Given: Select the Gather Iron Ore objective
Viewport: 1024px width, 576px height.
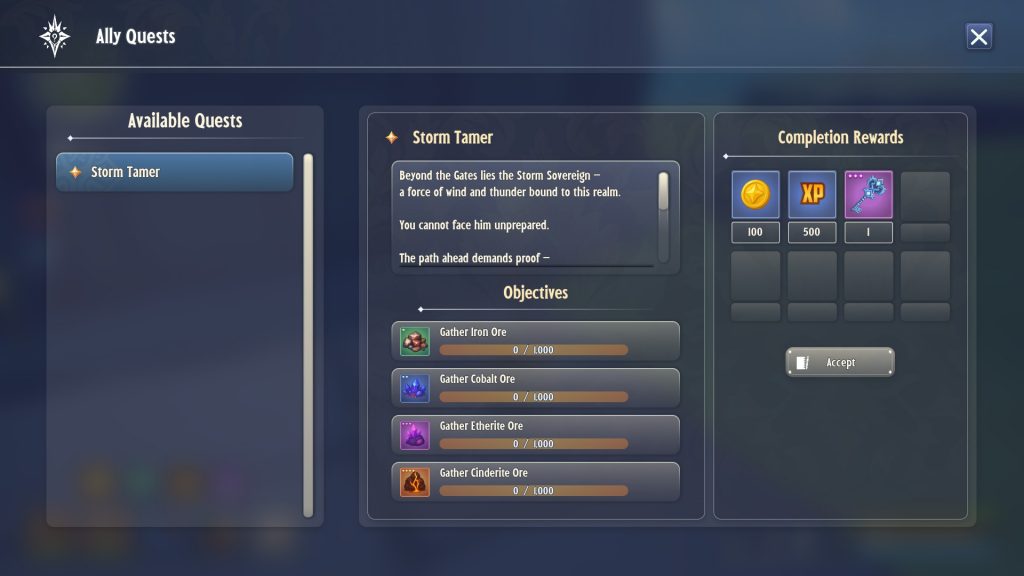Looking at the screenshot, I should pos(535,341).
